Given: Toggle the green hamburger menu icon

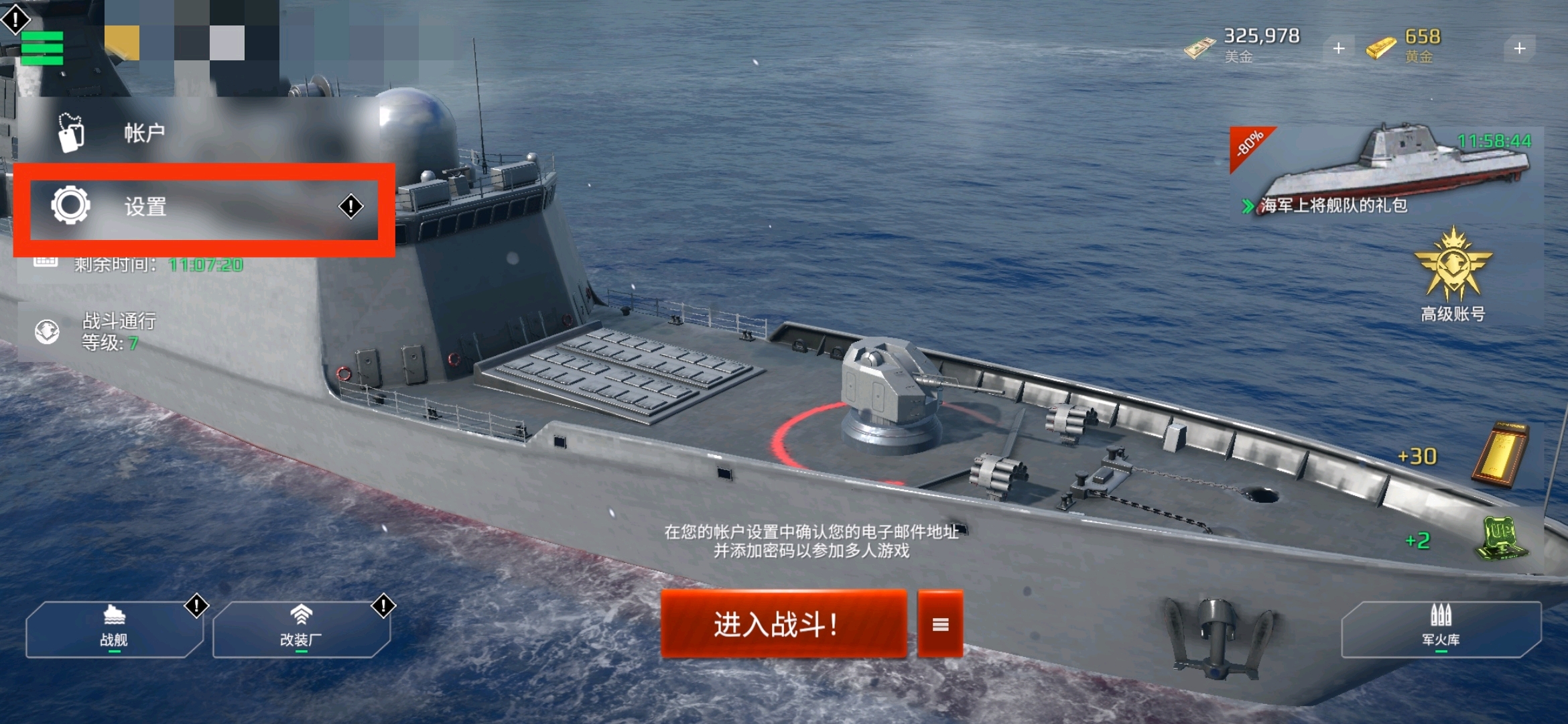Looking at the screenshot, I should [x=42, y=48].
